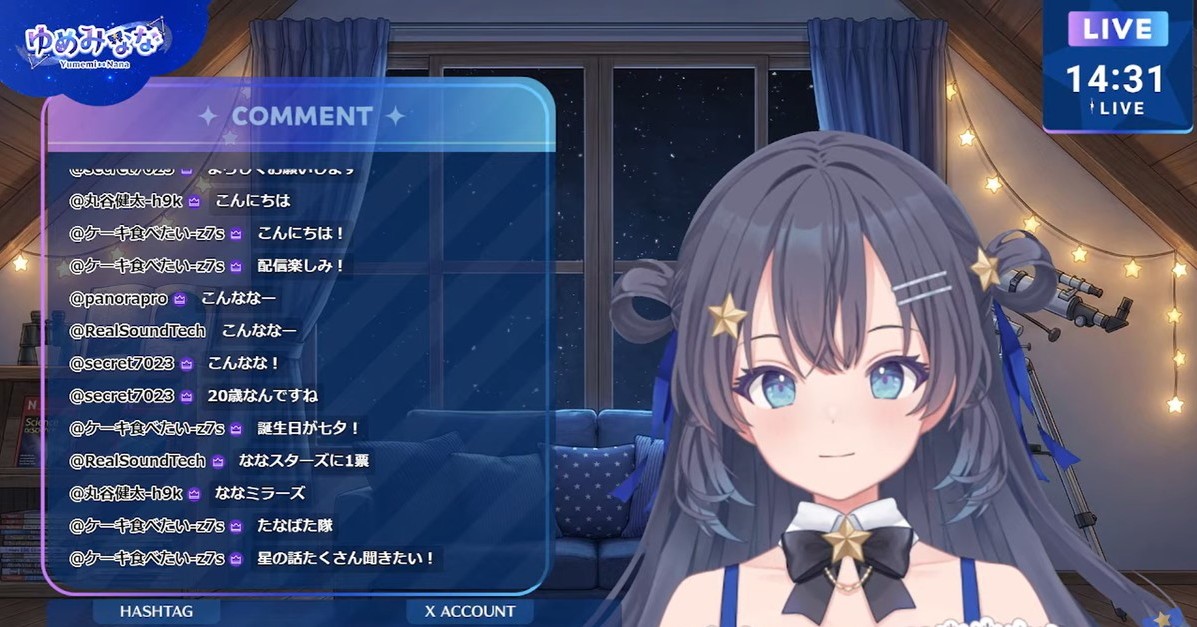Viewport: 1197px width, 627px height.
Task: Click the HASHTAG label button
Action: tap(156, 611)
